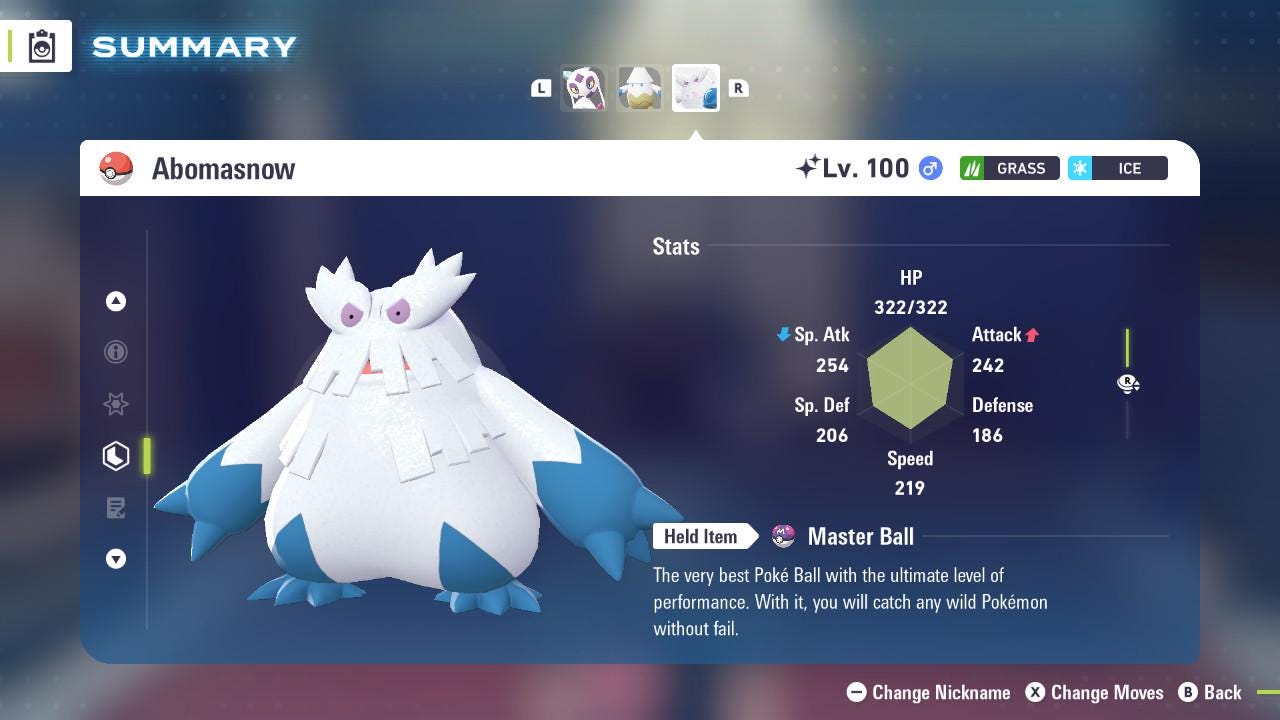Click the hexagon stats icon in sidebar
This screenshot has width=1280, height=720.
(115, 456)
